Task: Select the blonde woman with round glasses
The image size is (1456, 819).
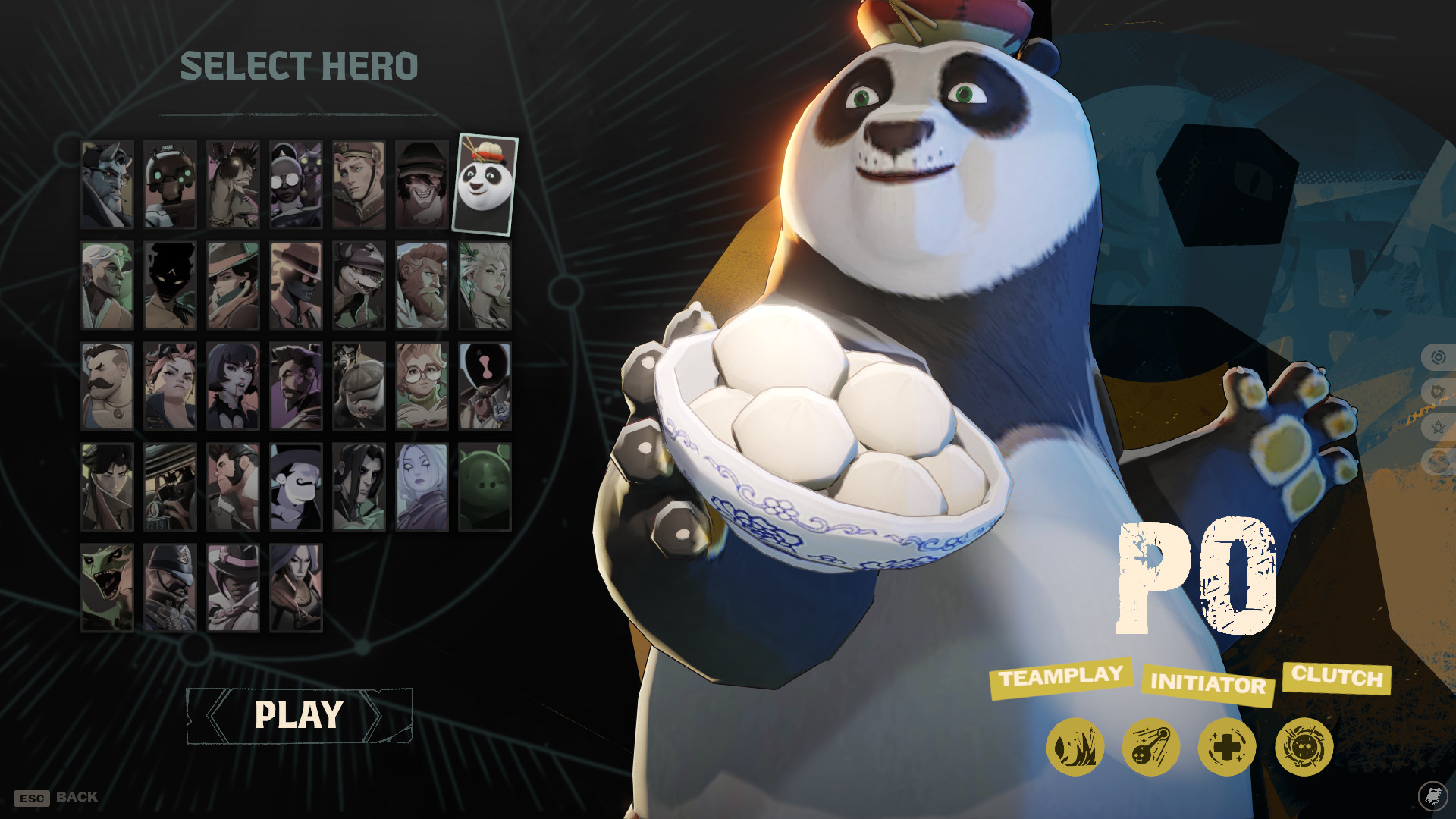Action: (x=422, y=386)
